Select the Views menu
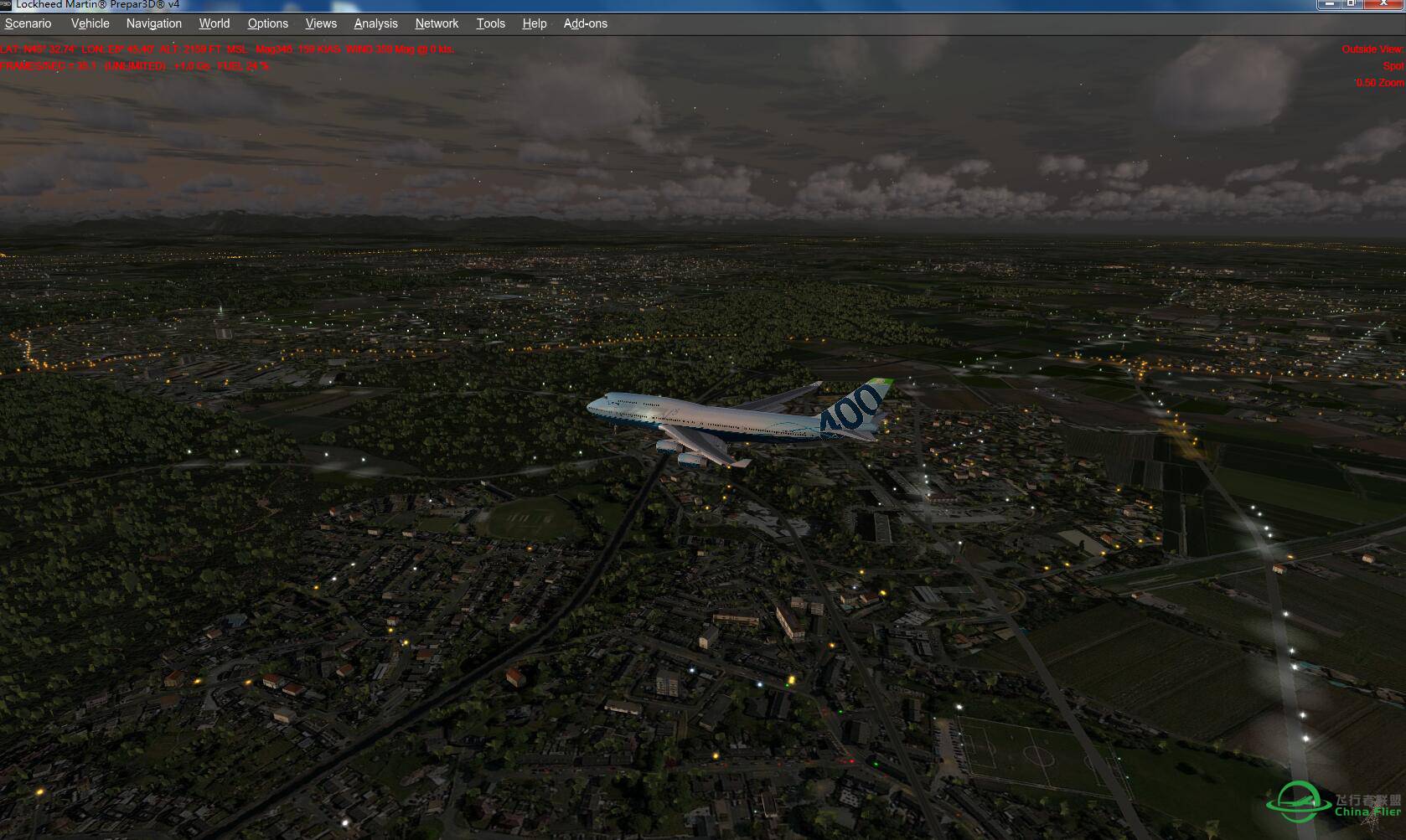 click(x=321, y=23)
